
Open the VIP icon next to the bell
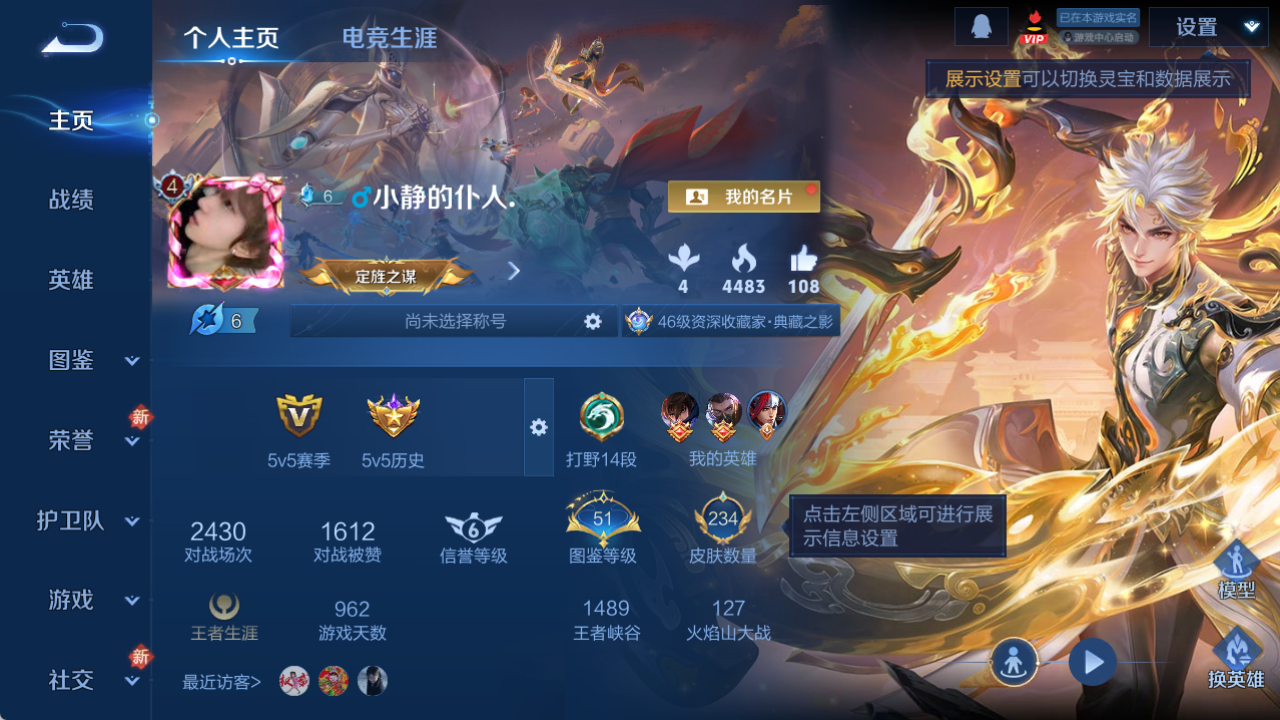pos(1034,30)
